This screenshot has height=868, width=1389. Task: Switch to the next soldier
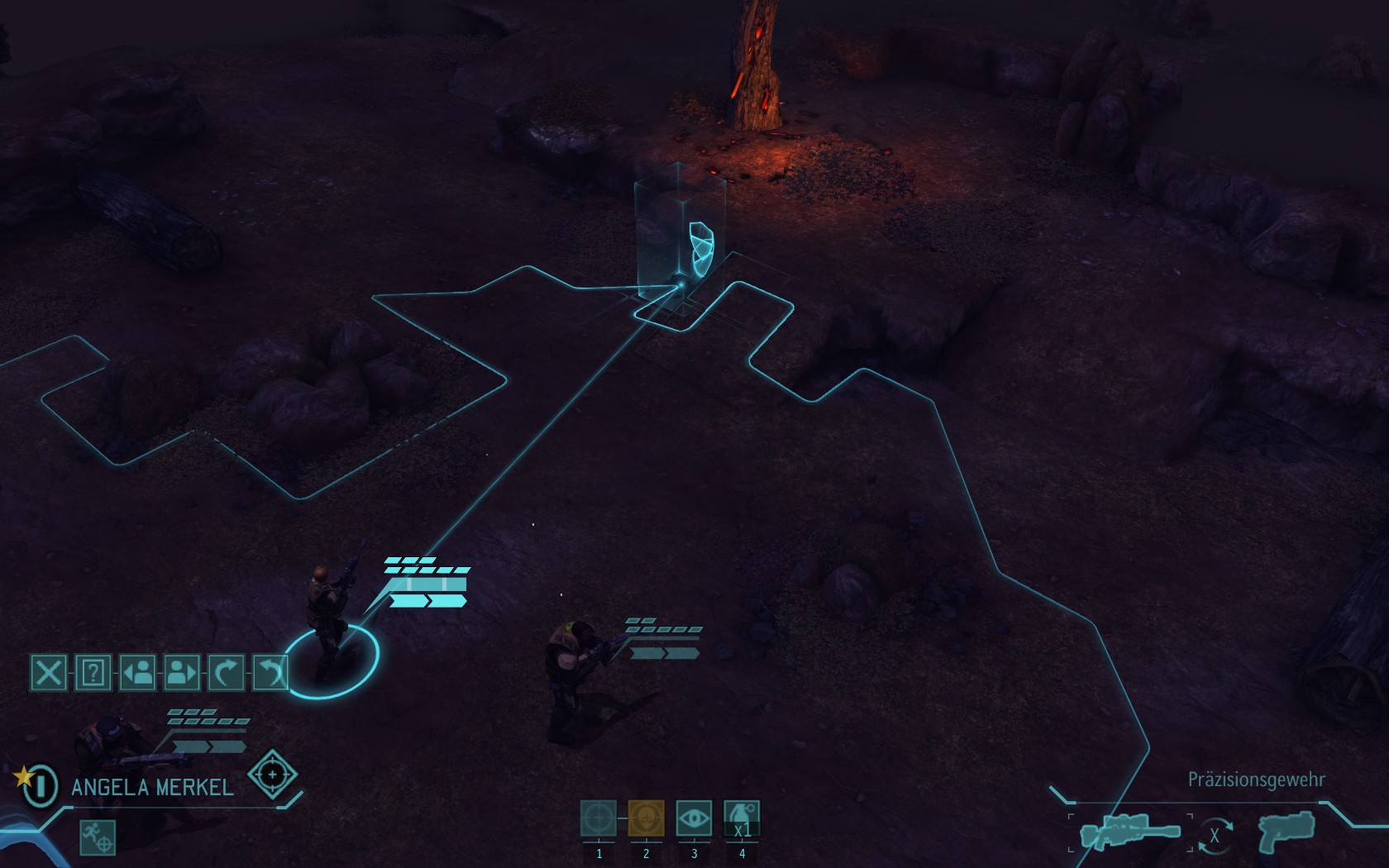point(181,672)
